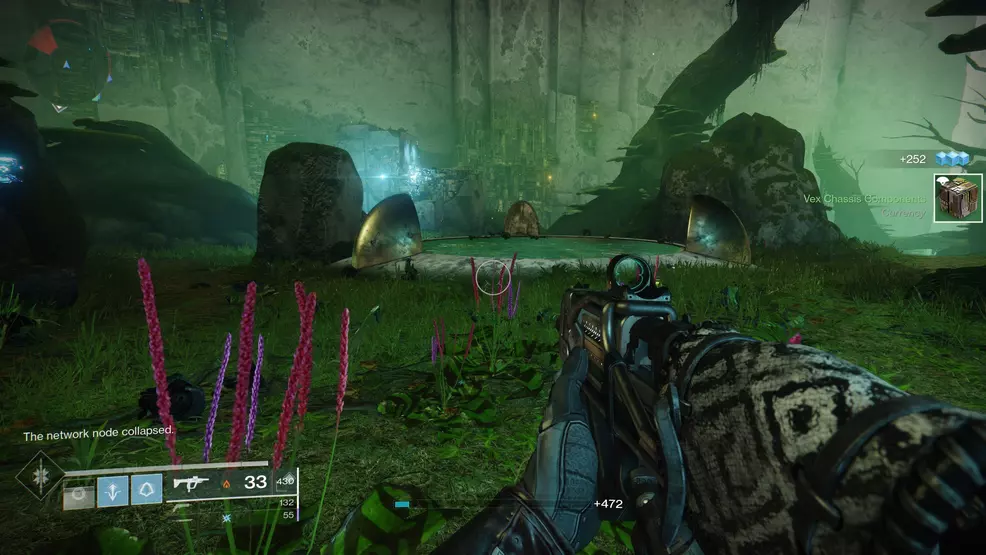Screen dimensions: 986x555
Task: Select the equipped auto rifle weapon icon
Action: pyautogui.click(x=190, y=483)
